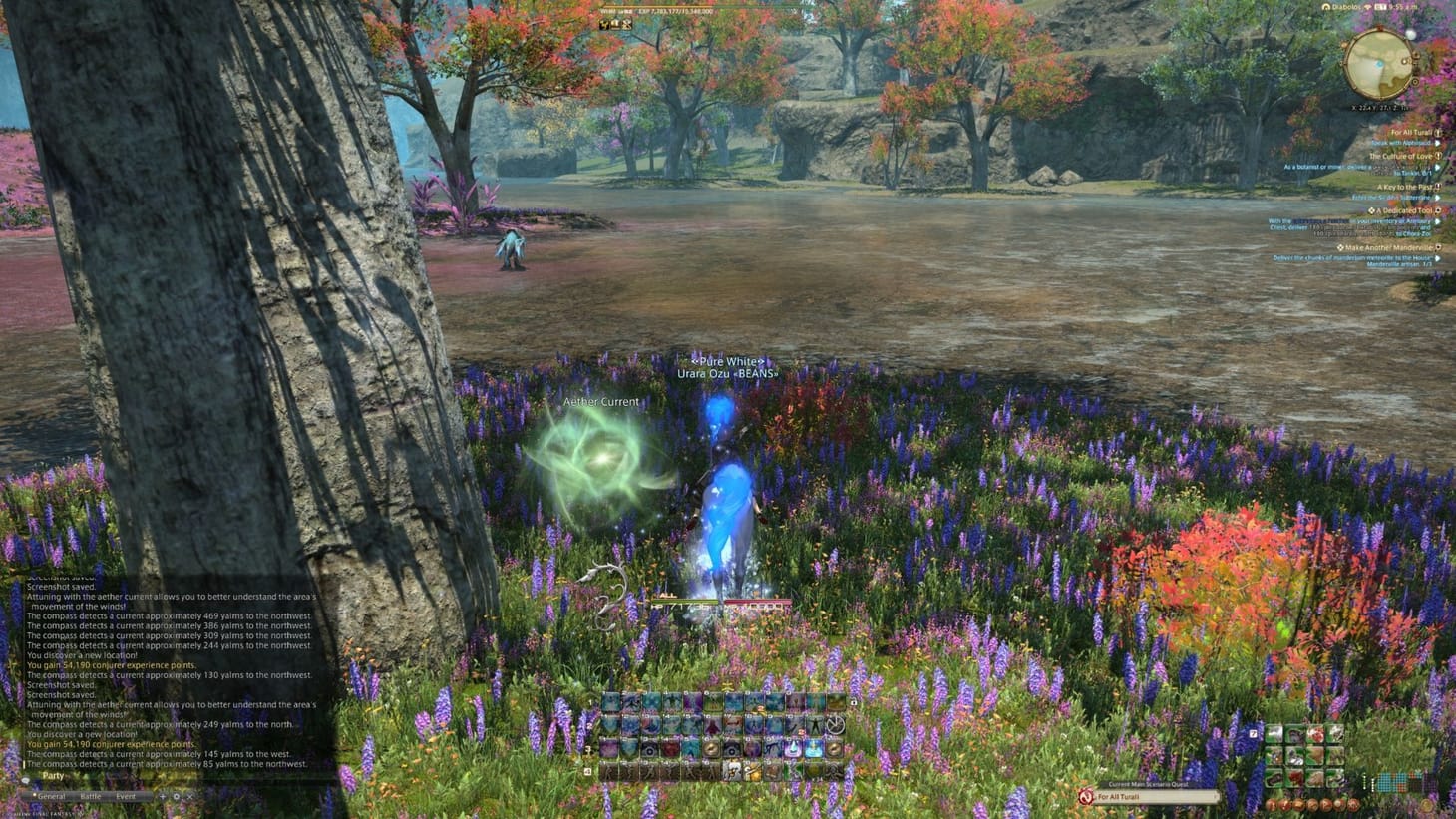Viewport: 1456px width, 819px height.
Task: Click the plus button to add a chat tab
Action: click(162, 796)
